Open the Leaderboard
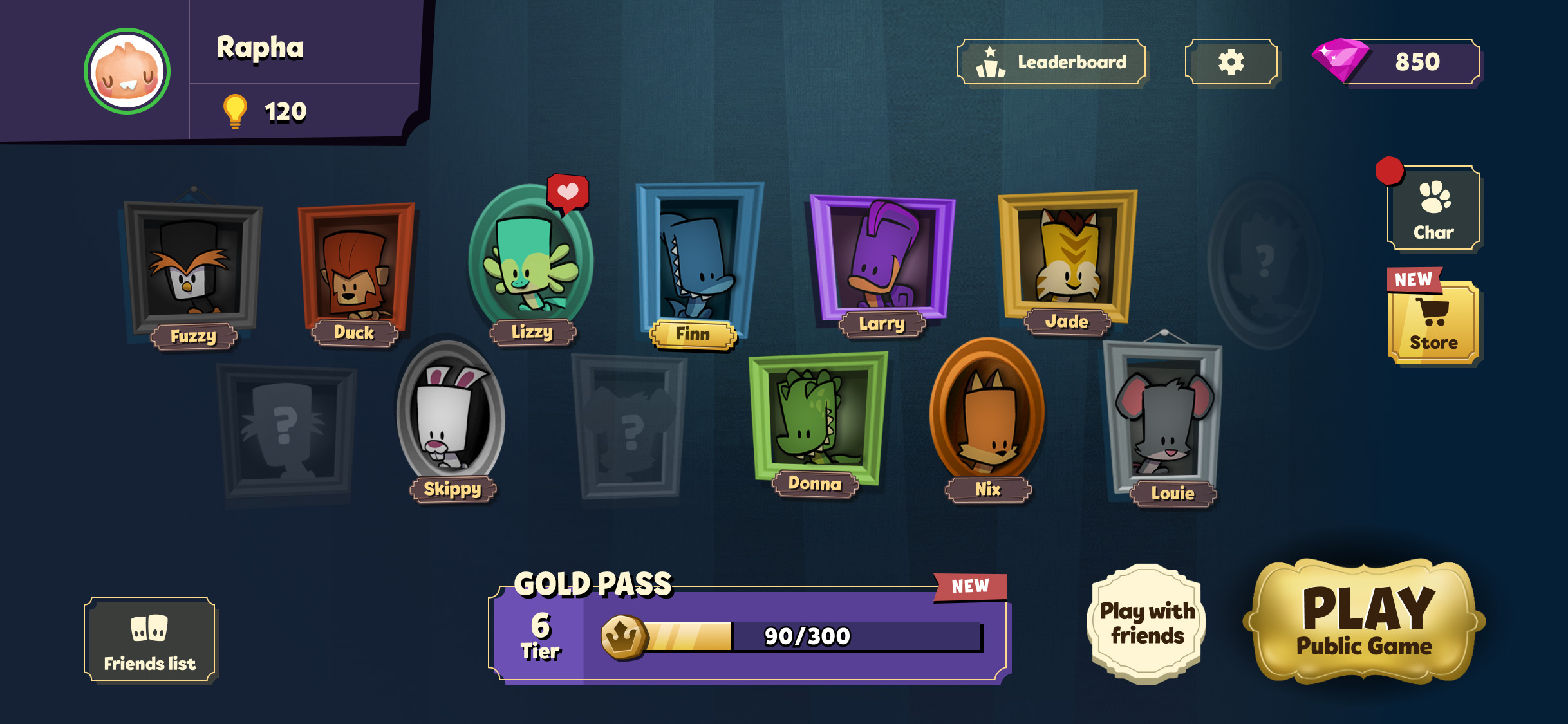 1051,62
